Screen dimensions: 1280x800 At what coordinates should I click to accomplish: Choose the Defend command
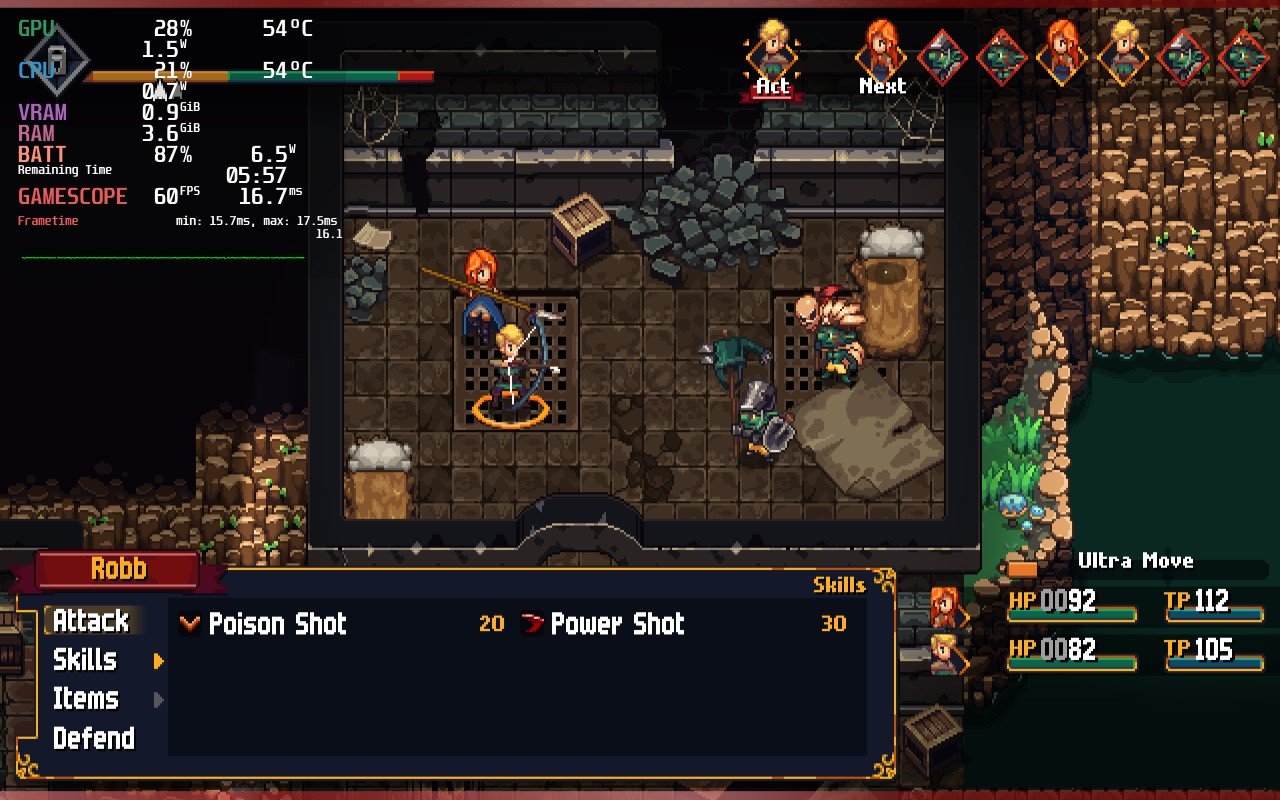click(x=94, y=738)
